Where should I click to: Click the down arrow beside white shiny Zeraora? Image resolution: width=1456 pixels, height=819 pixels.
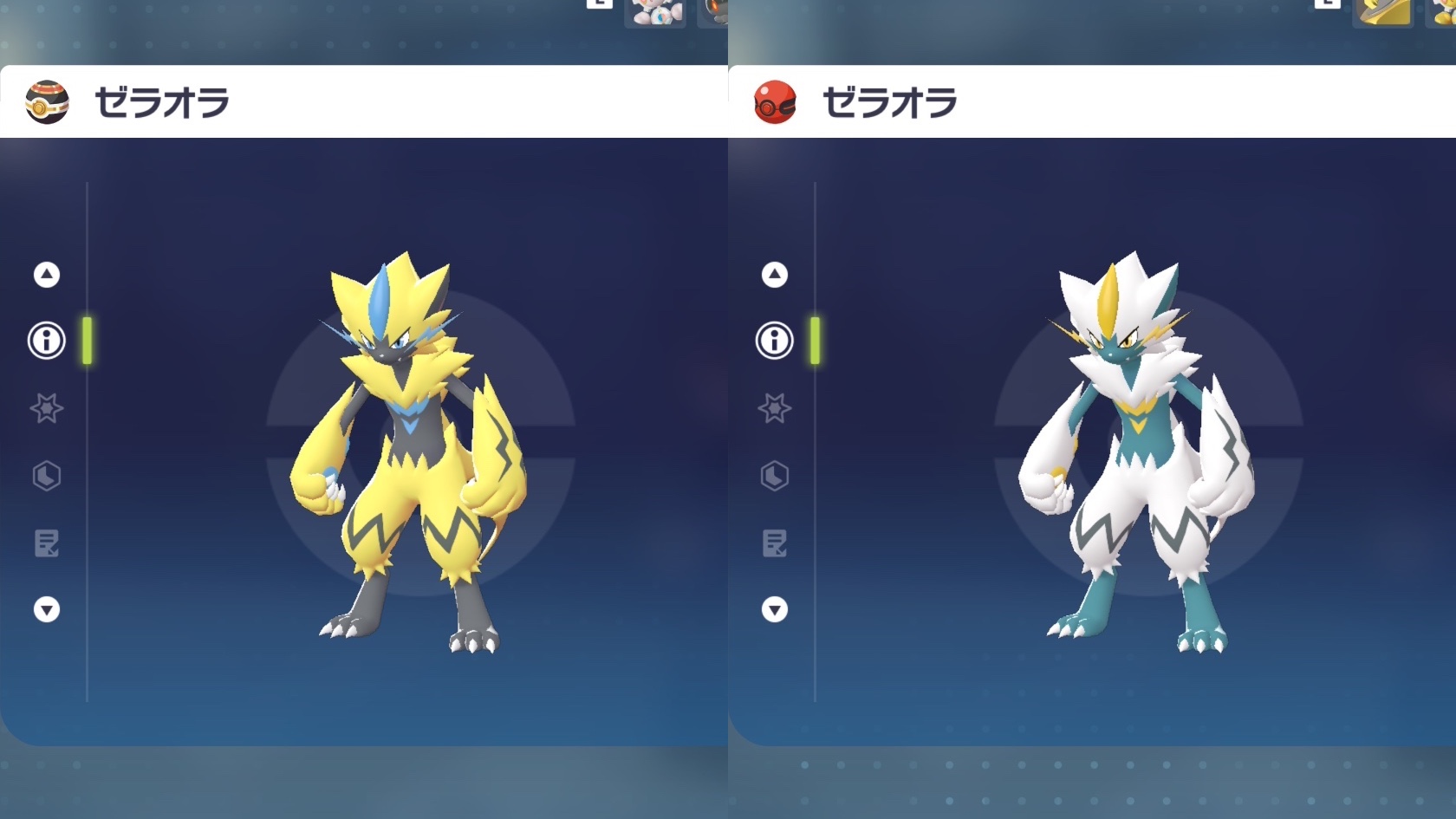click(775, 610)
